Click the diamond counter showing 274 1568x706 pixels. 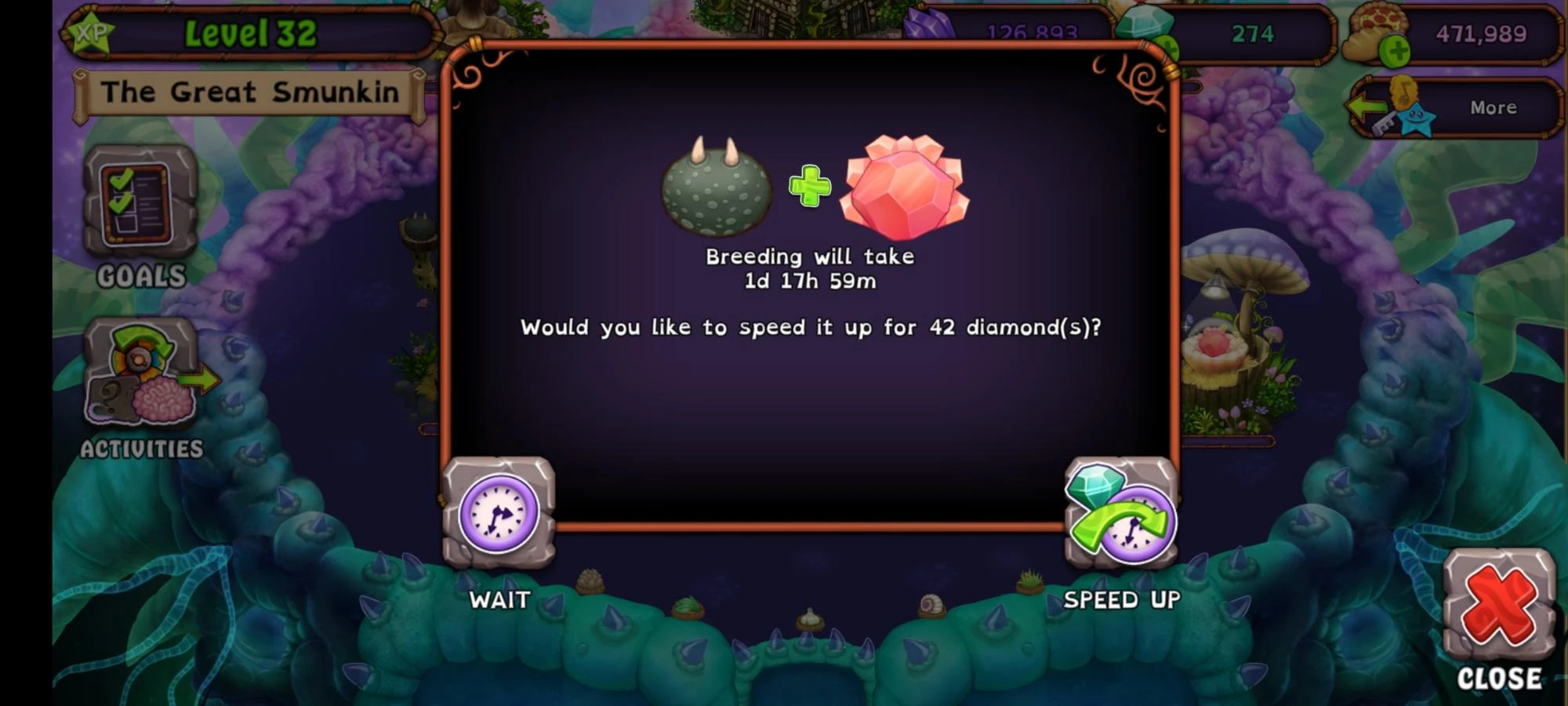coord(1254,33)
